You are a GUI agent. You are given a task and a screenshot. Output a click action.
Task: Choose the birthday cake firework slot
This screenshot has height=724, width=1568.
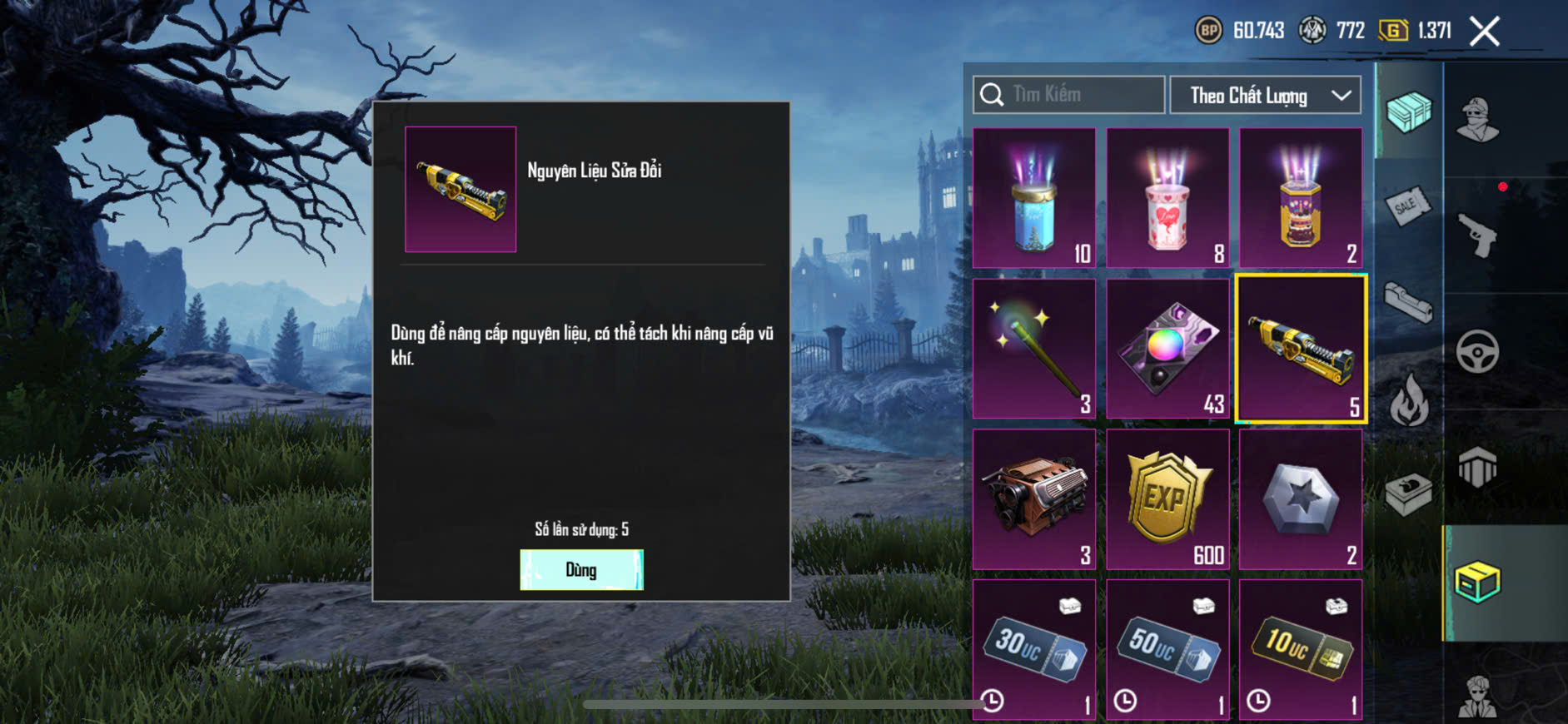click(1301, 198)
